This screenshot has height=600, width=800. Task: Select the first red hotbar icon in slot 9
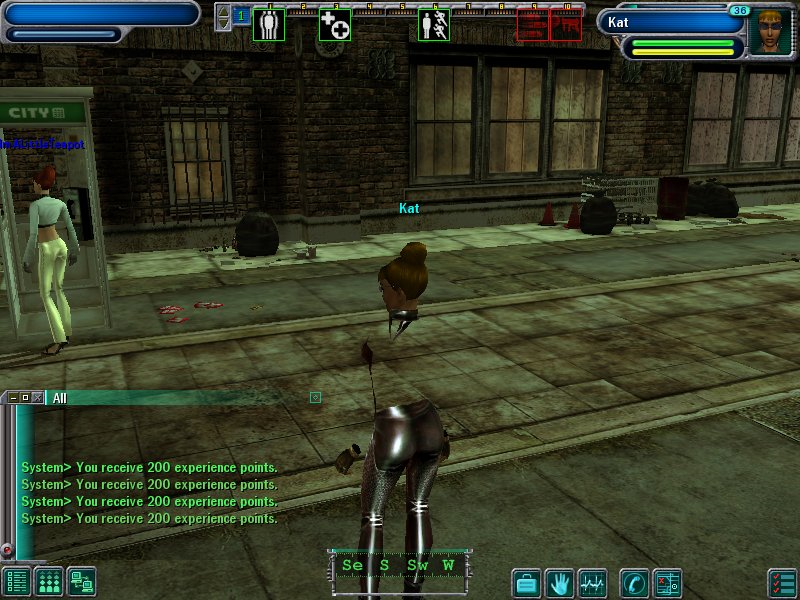point(533,25)
